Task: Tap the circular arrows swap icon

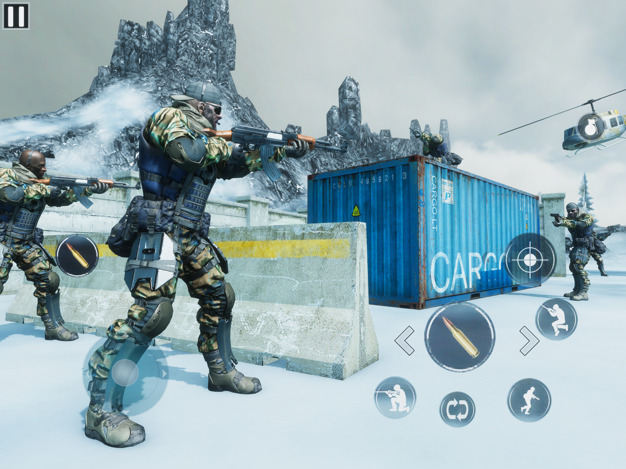Action: click(x=457, y=408)
